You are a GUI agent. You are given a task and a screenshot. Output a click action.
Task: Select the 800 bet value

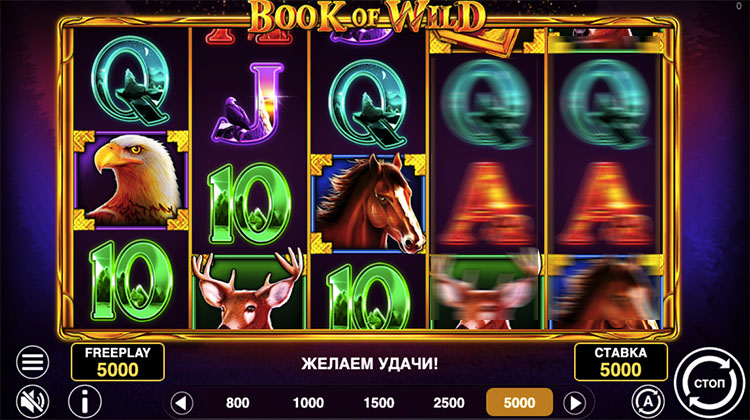pyautogui.click(x=238, y=402)
